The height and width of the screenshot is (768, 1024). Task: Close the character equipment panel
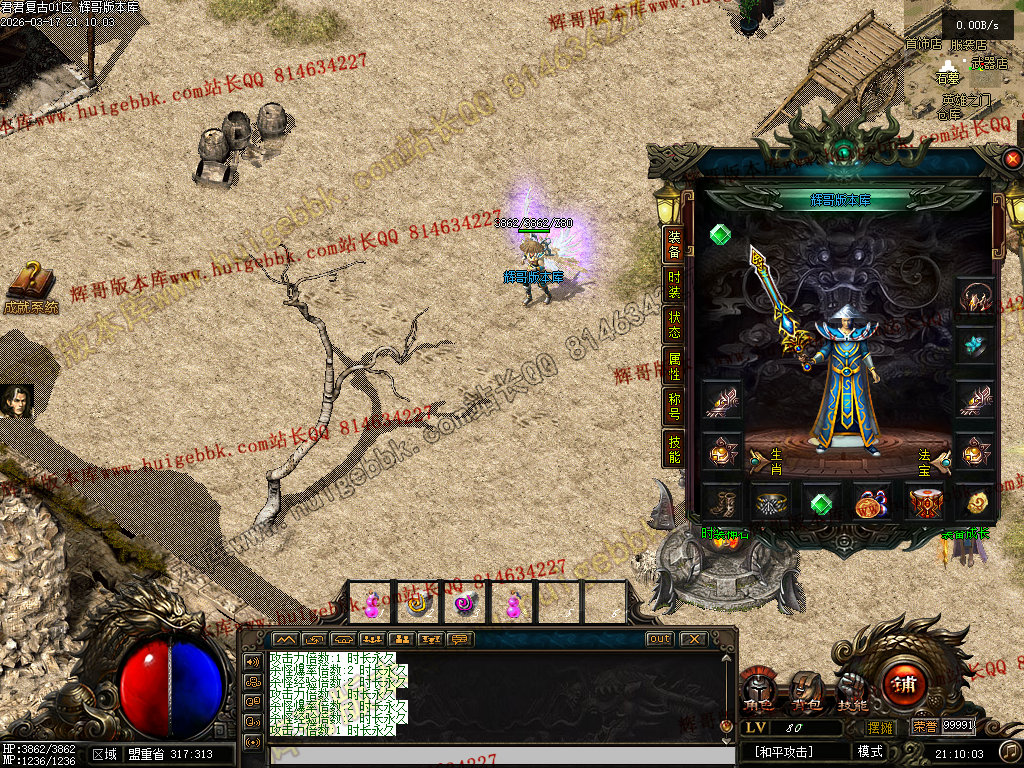point(1012,159)
